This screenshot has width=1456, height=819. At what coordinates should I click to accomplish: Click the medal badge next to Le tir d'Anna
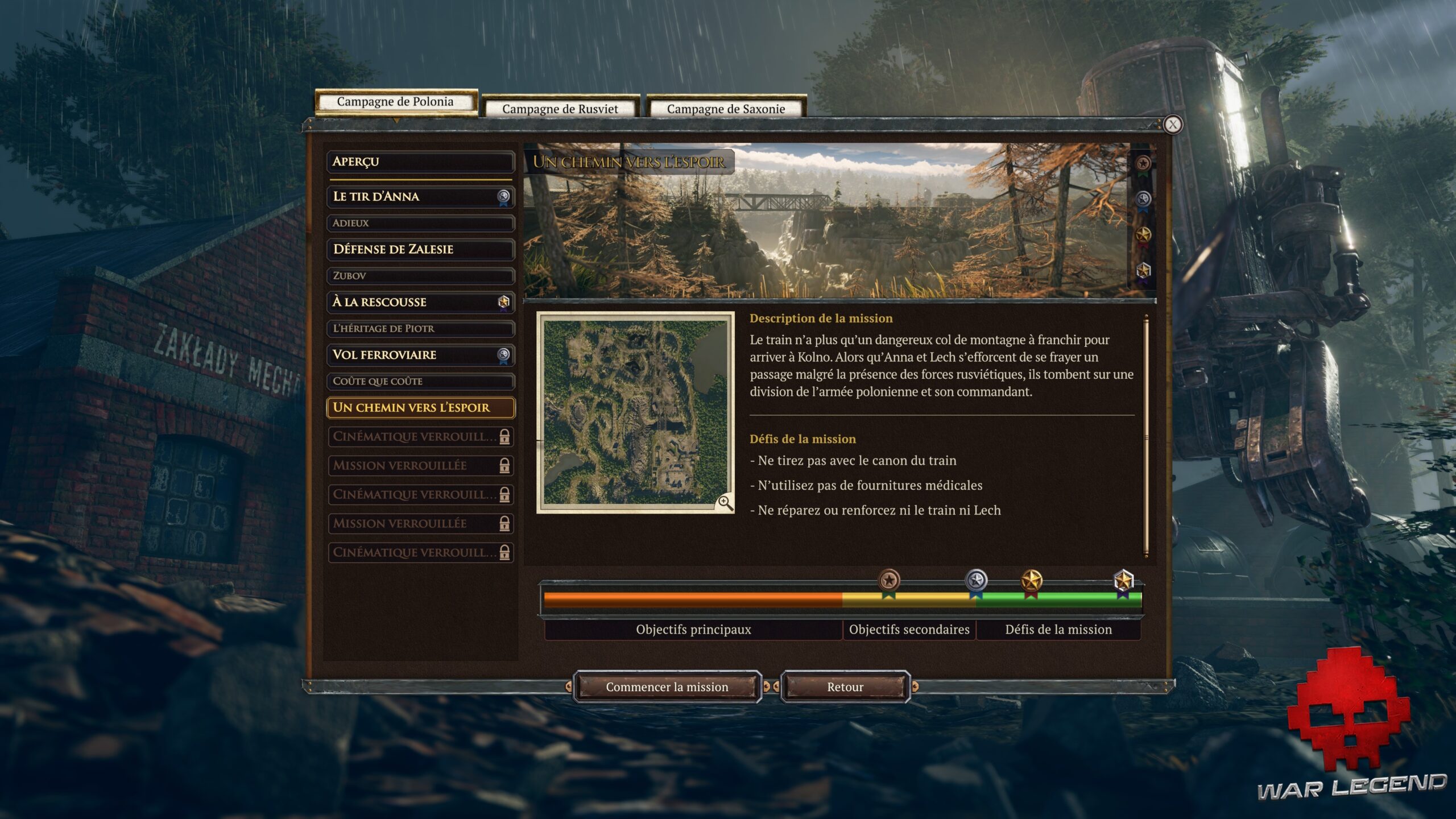coord(504,197)
